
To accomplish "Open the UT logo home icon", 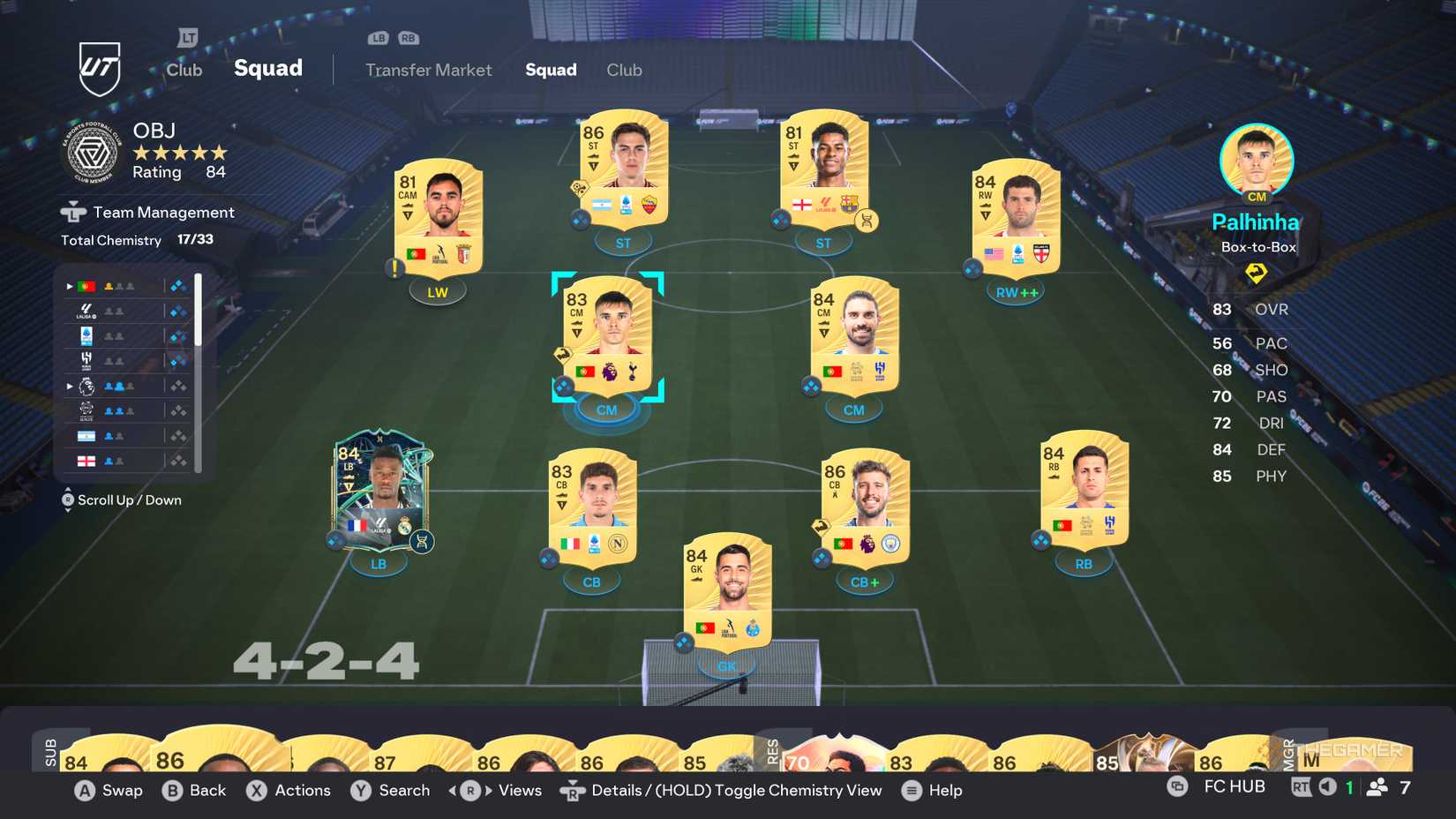I will (x=100, y=67).
